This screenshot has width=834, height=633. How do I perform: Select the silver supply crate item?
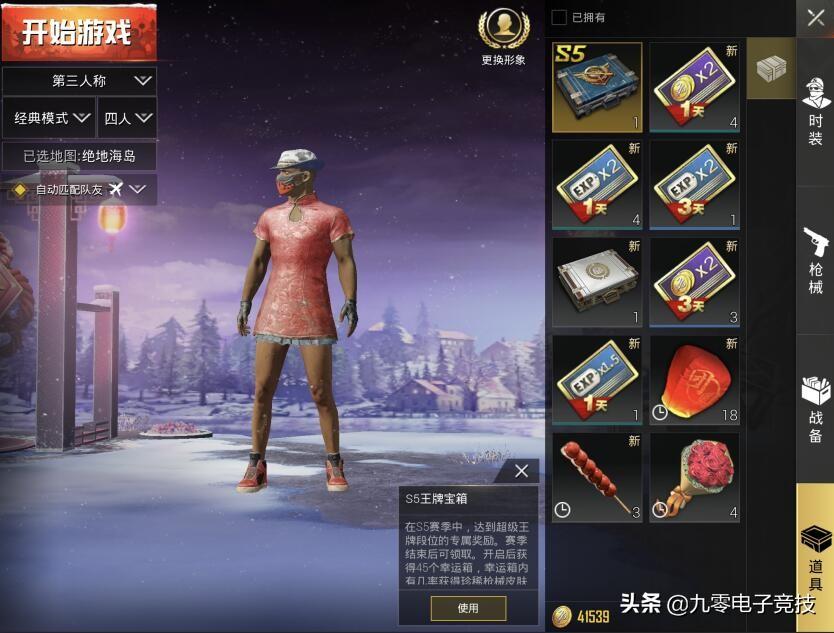597,282
